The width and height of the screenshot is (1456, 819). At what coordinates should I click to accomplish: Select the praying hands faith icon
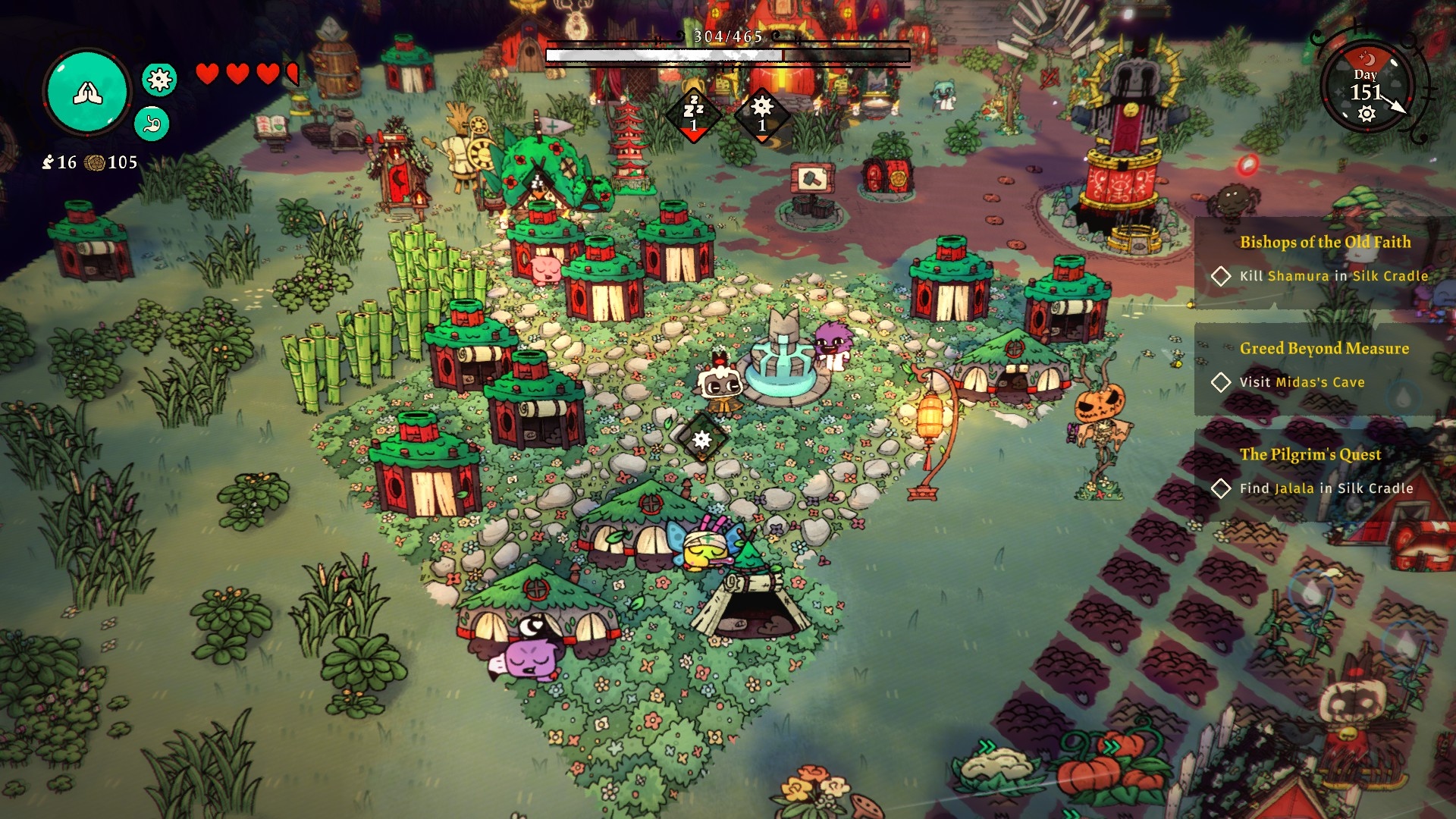87,93
